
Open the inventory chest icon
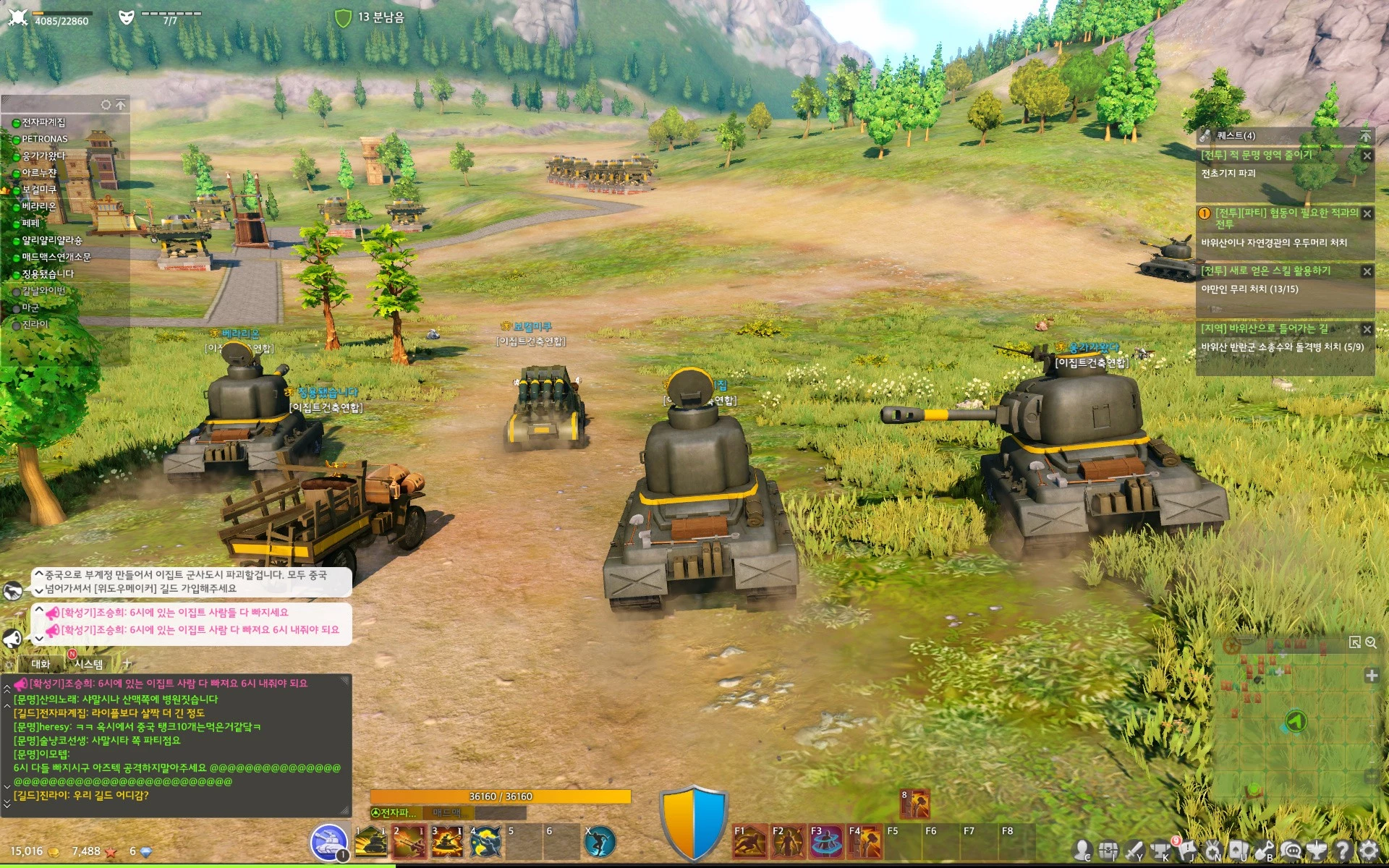(x=1108, y=851)
